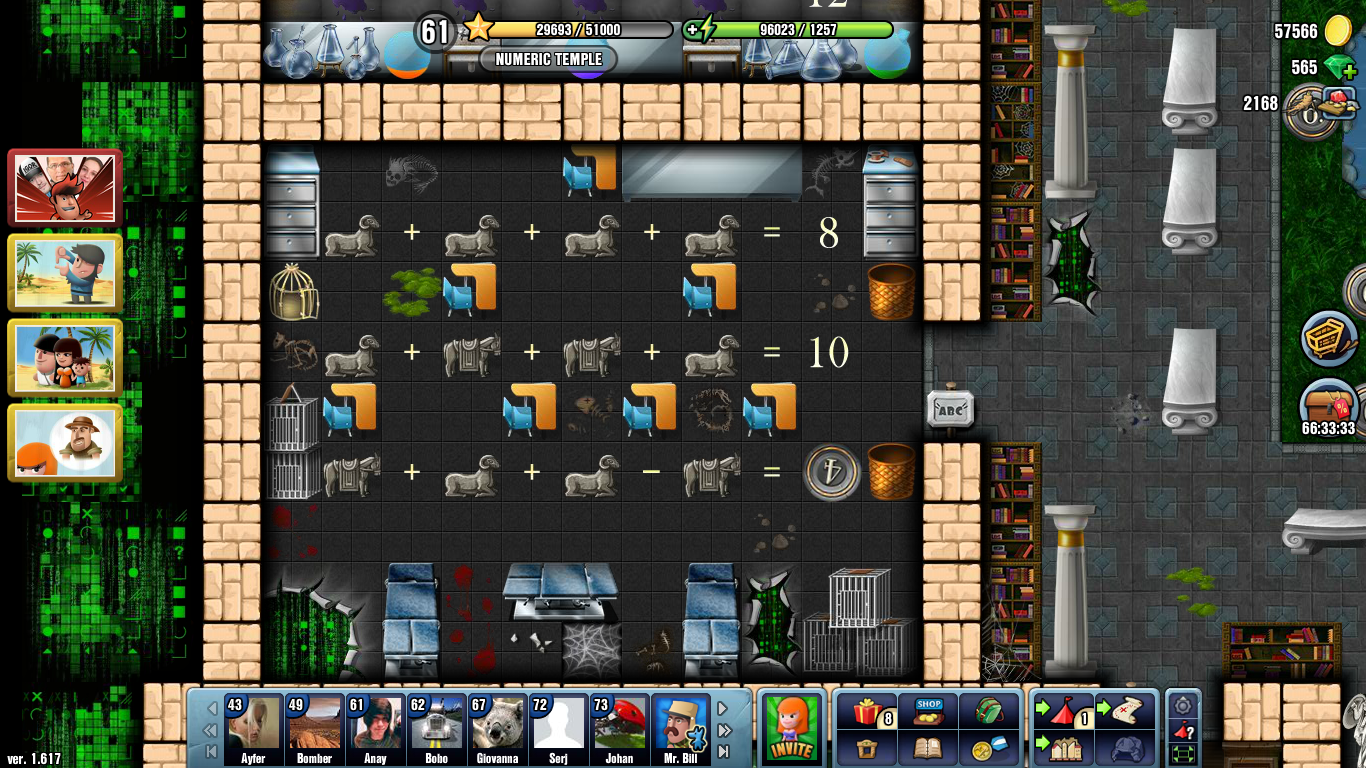Visit the red circus tent marked 1
The height and width of the screenshot is (768, 1366).
[x=1062, y=710]
